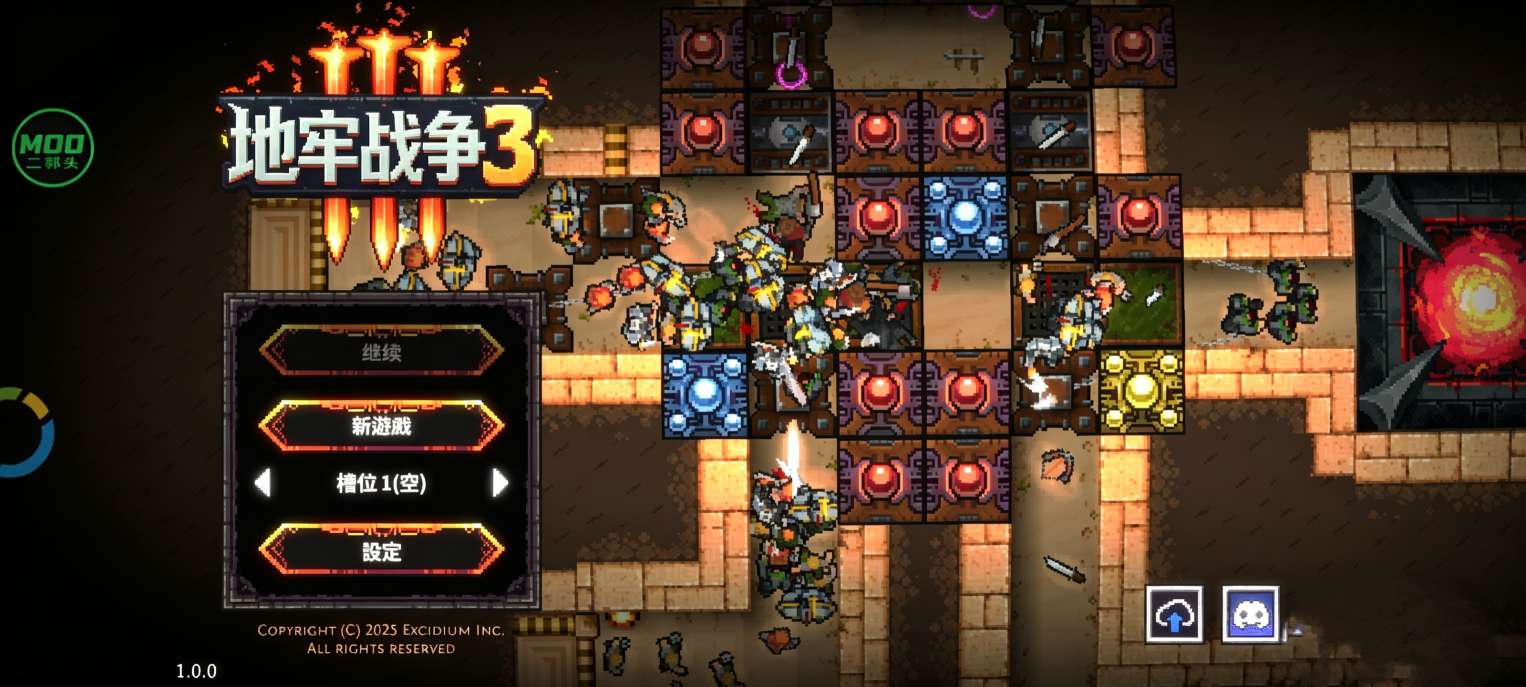Start a new game with 新遊戲

[381, 427]
